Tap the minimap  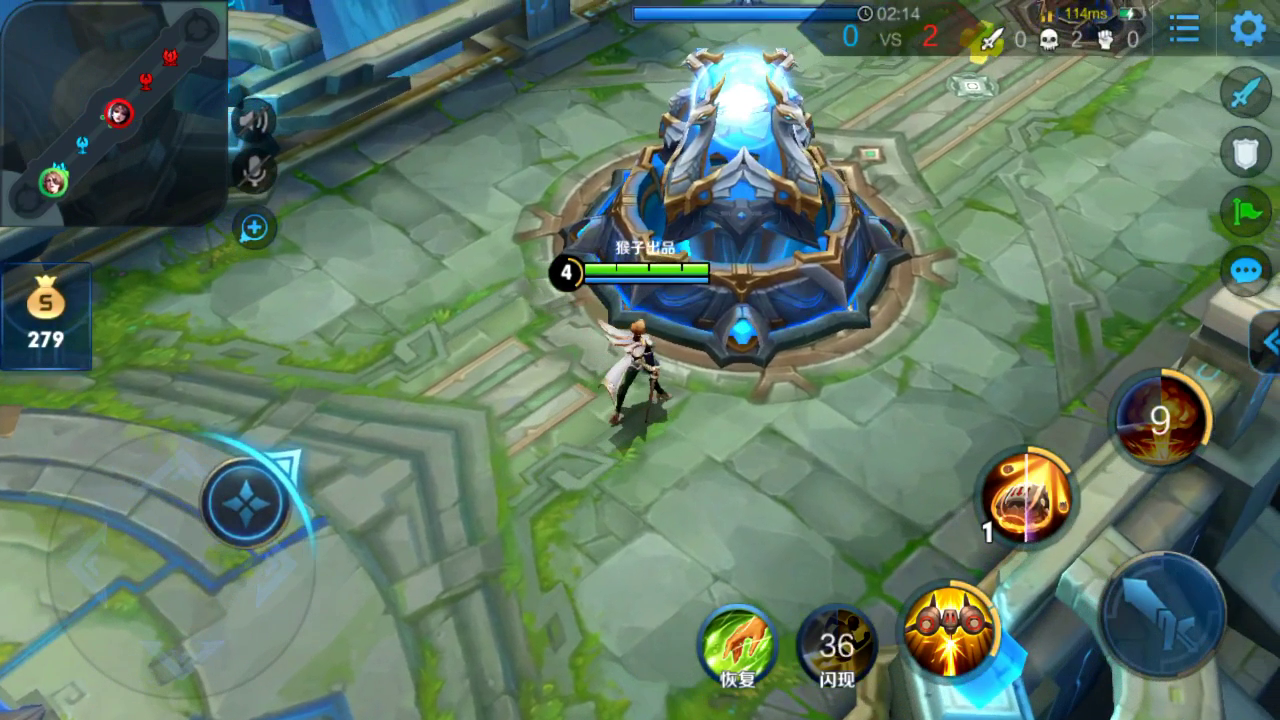pos(112,110)
